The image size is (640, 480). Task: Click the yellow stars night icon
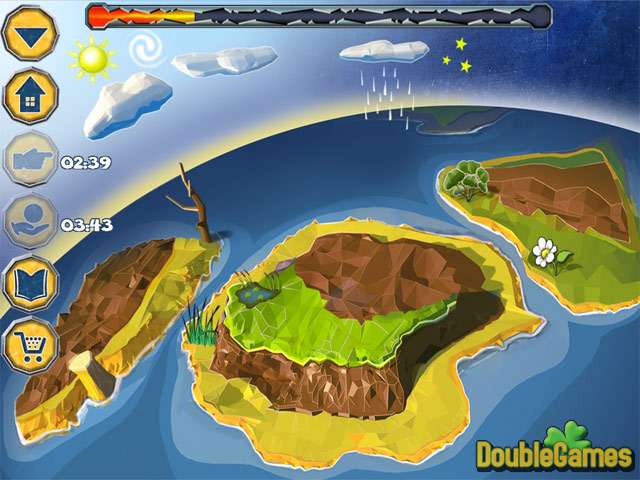coord(462,55)
